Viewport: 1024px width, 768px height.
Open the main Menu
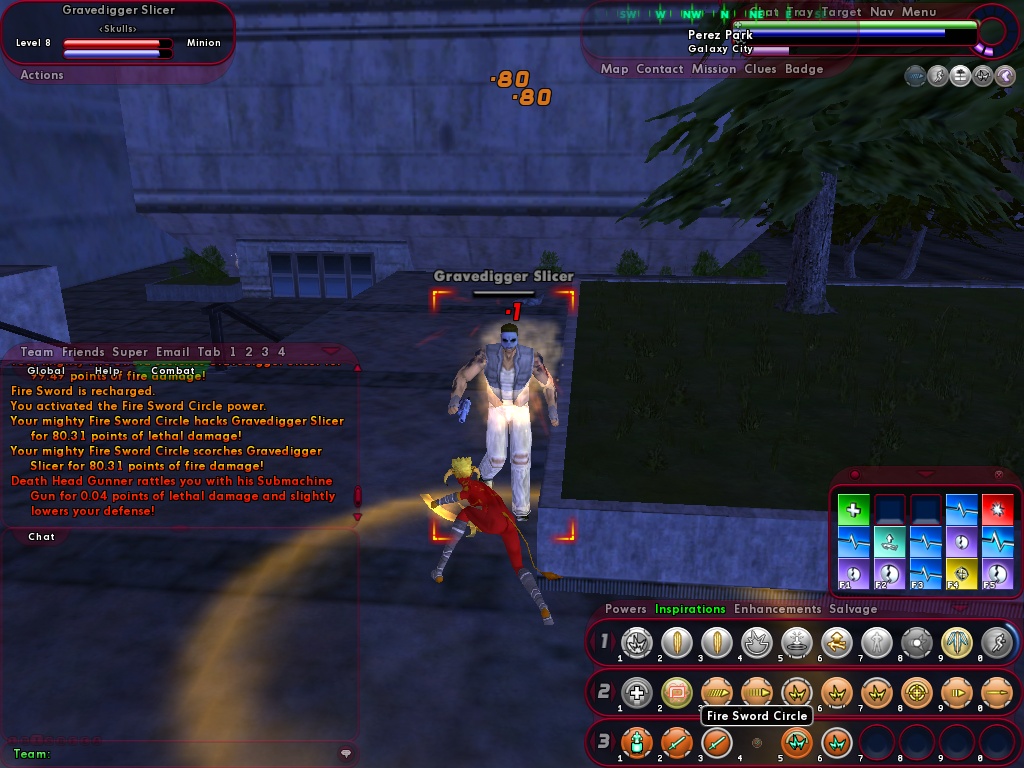[919, 12]
